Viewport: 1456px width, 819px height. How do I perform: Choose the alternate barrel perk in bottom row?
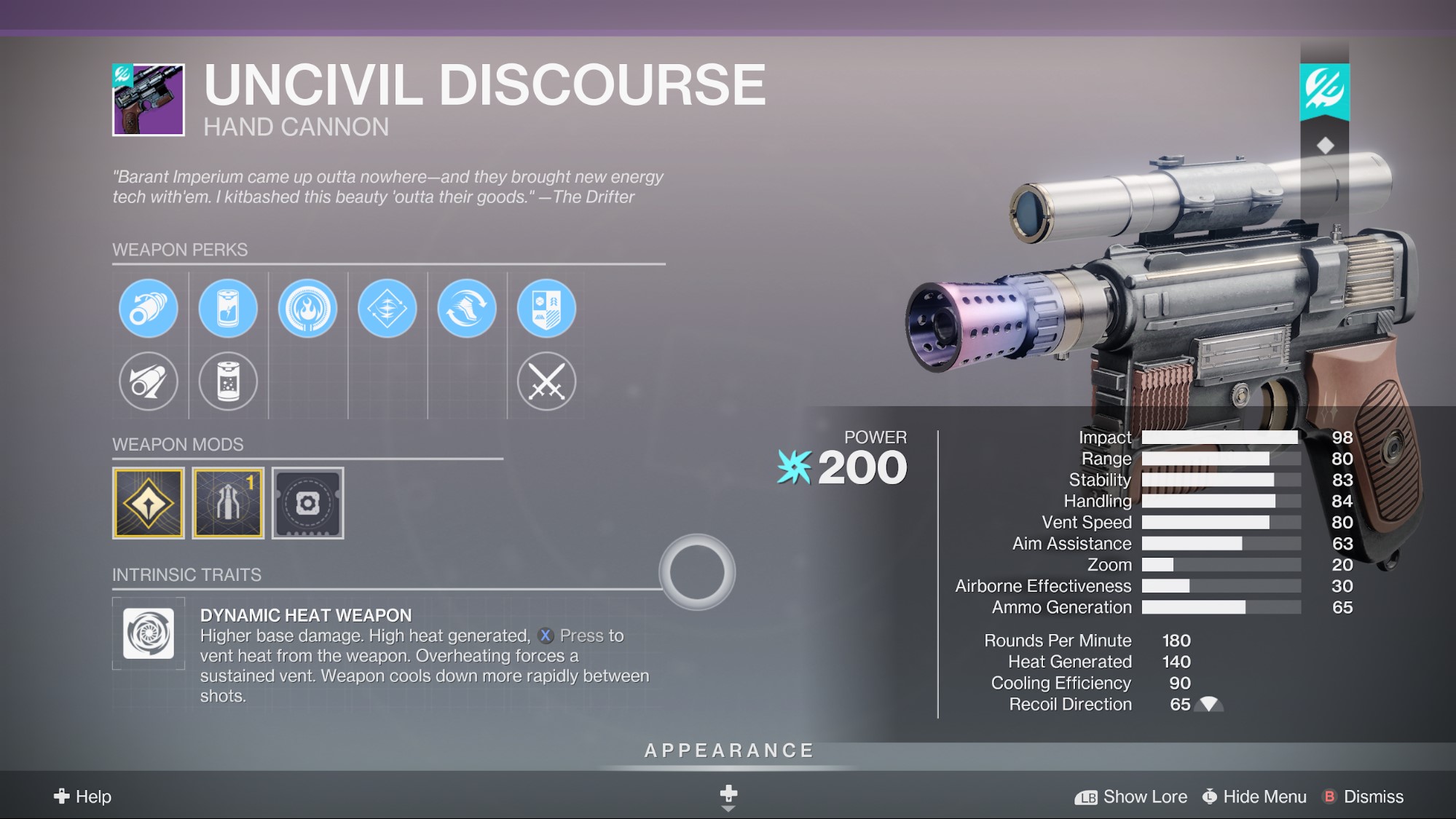tap(149, 381)
